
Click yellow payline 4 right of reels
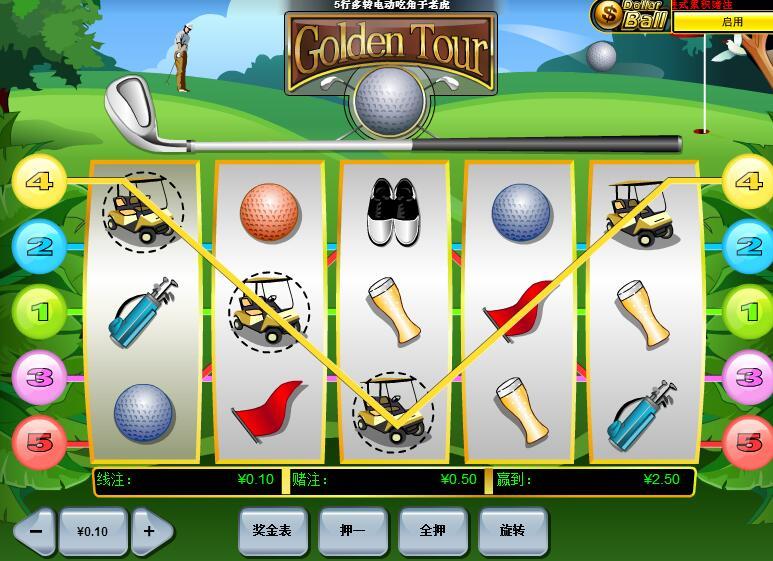tap(747, 183)
